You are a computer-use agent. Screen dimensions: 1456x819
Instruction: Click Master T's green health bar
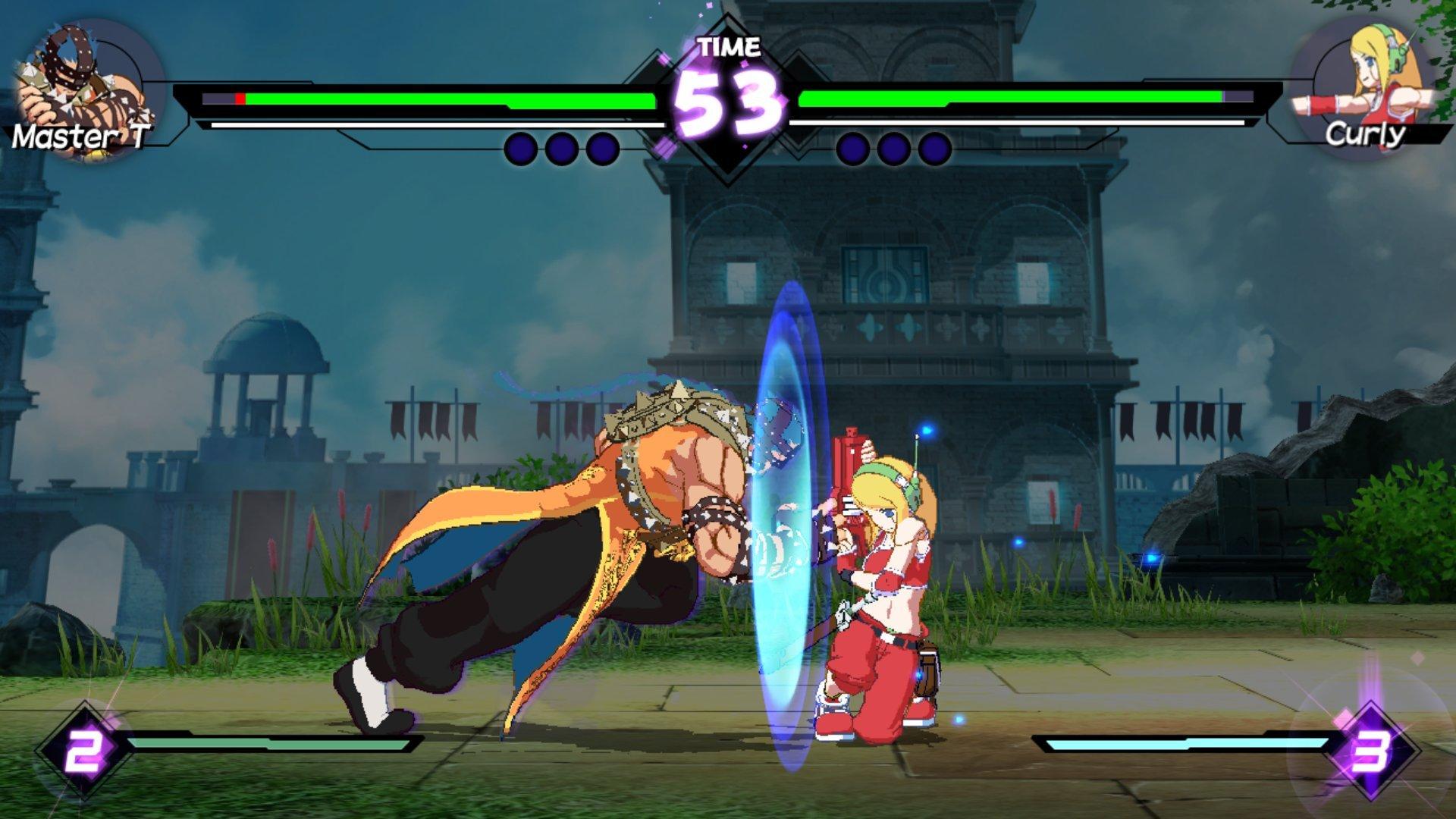point(455,99)
